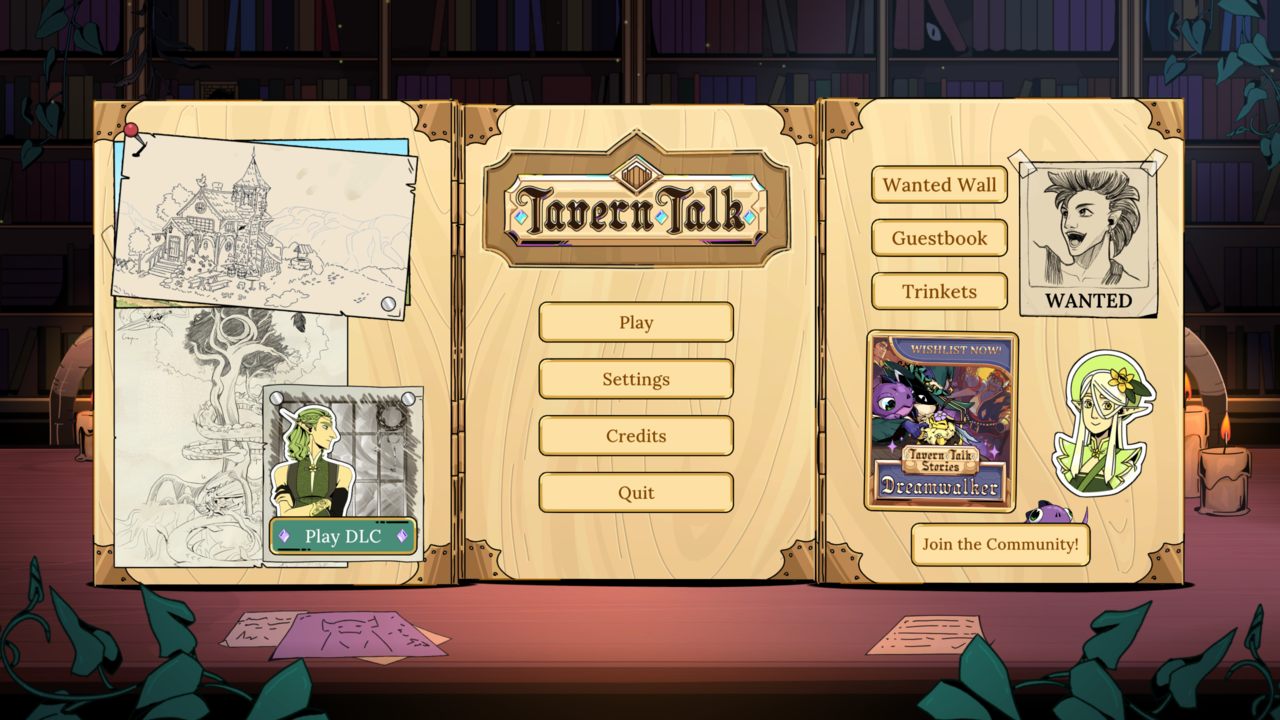View the Credits screen
Viewport: 1280px width, 720px height.
pyautogui.click(x=636, y=436)
